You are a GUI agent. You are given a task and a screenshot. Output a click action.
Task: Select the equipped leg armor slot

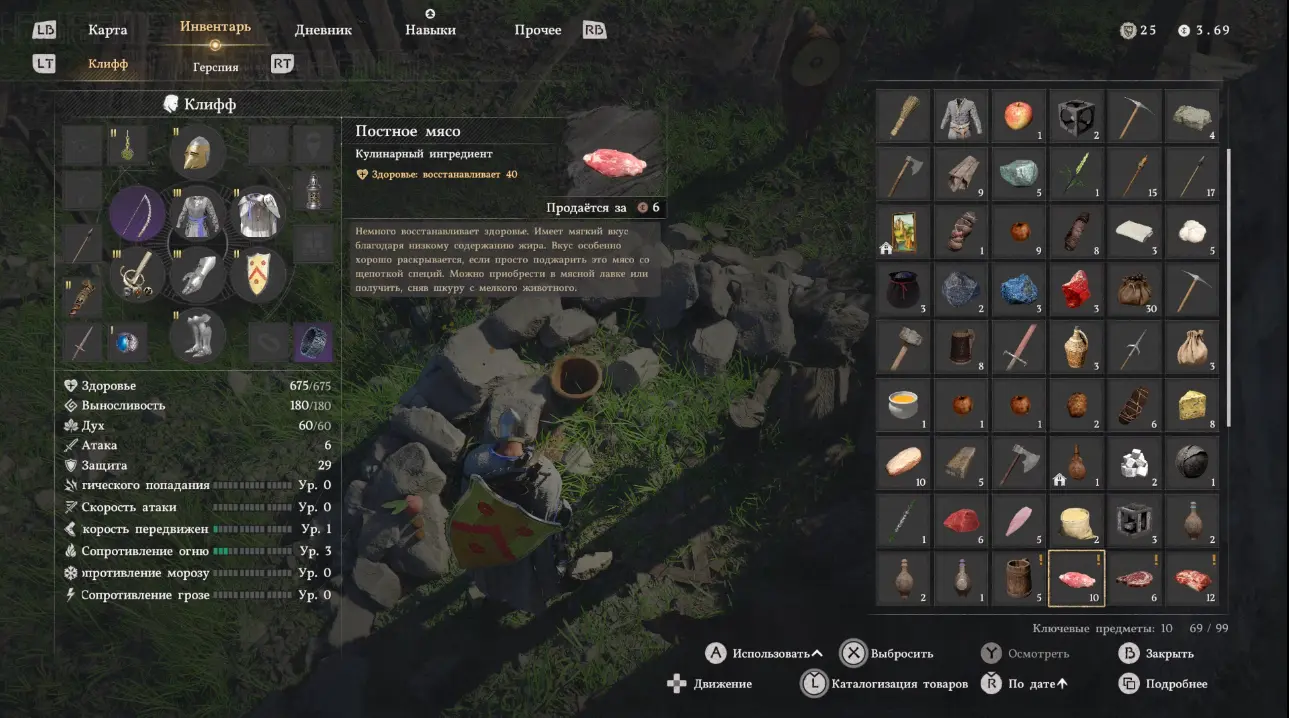[x=197, y=334]
